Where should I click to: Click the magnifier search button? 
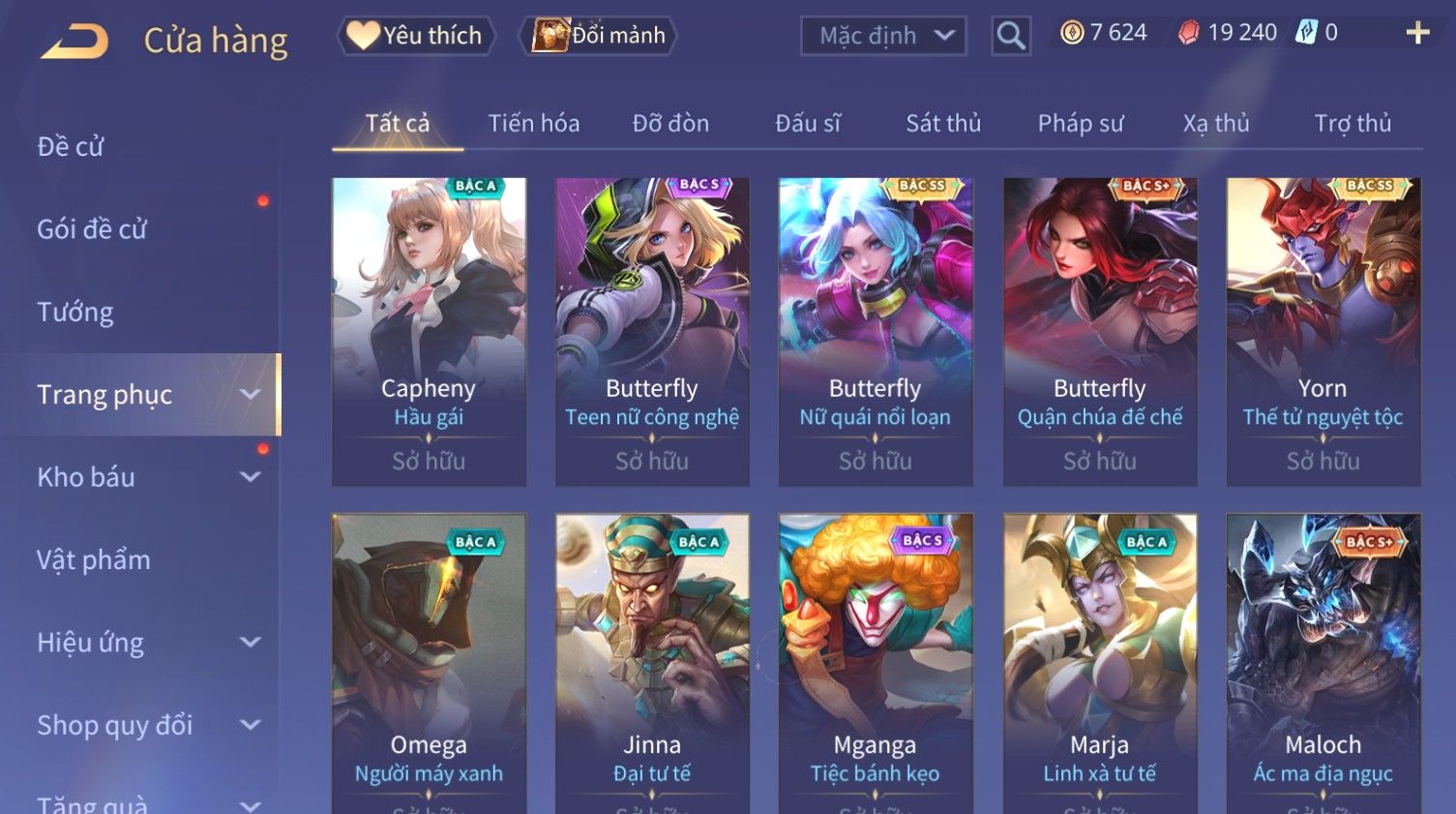pos(1010,36)
